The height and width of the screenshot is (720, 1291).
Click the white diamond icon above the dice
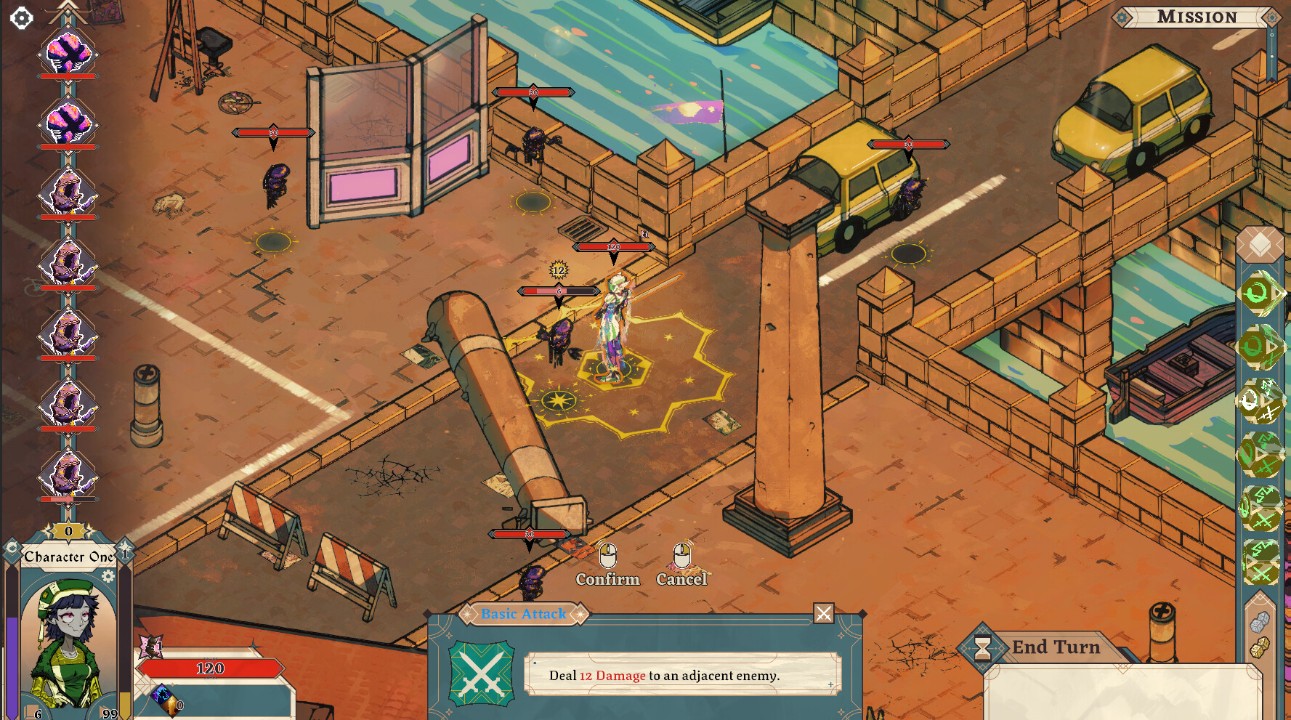[x=1260, y=245]
